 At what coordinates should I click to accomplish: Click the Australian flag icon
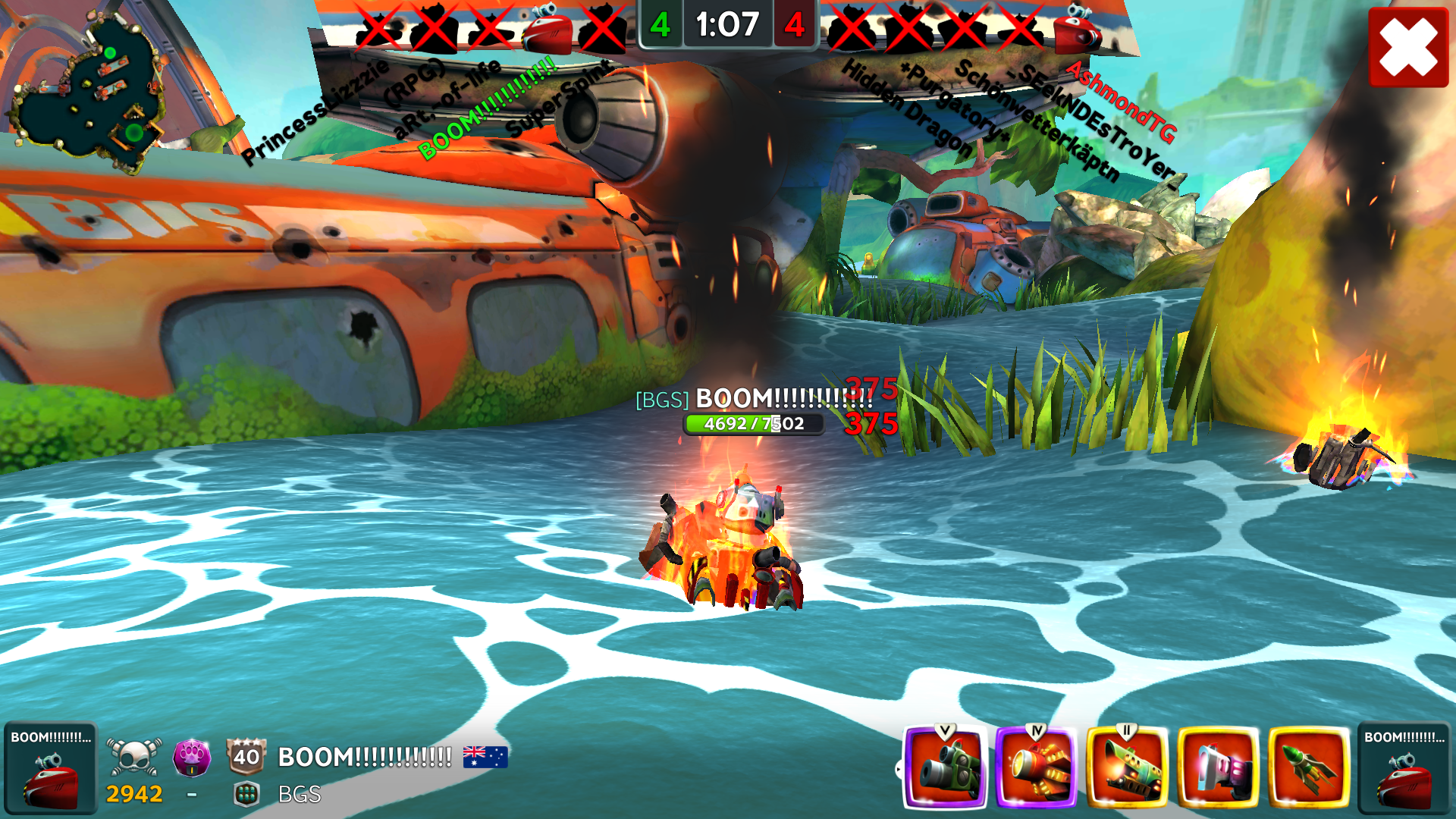[x=485, y=757]
